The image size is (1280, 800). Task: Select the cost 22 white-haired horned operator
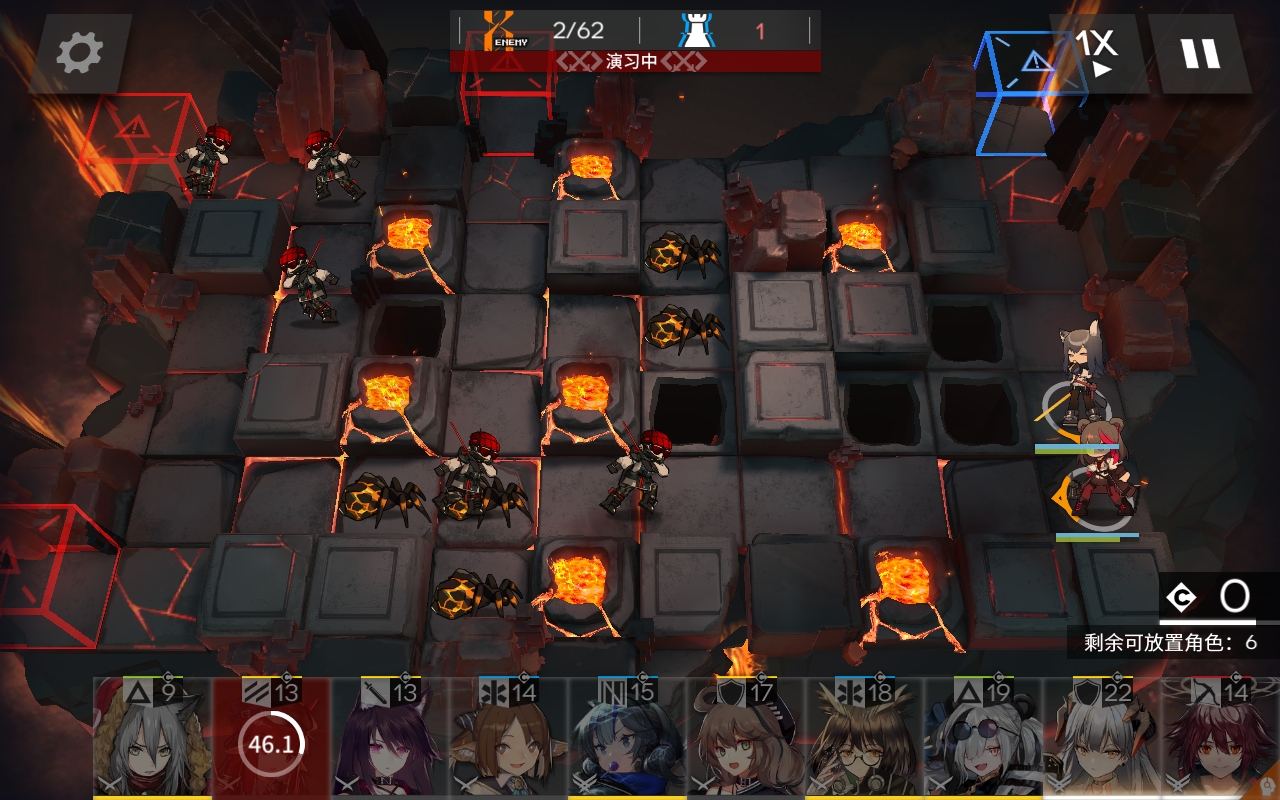1102,740
